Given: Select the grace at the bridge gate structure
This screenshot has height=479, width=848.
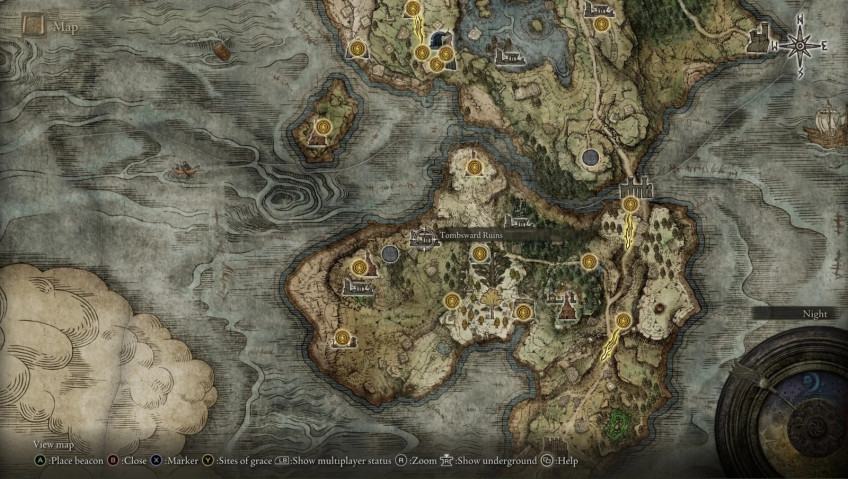Looking at the screenshot, I should 630,204.
